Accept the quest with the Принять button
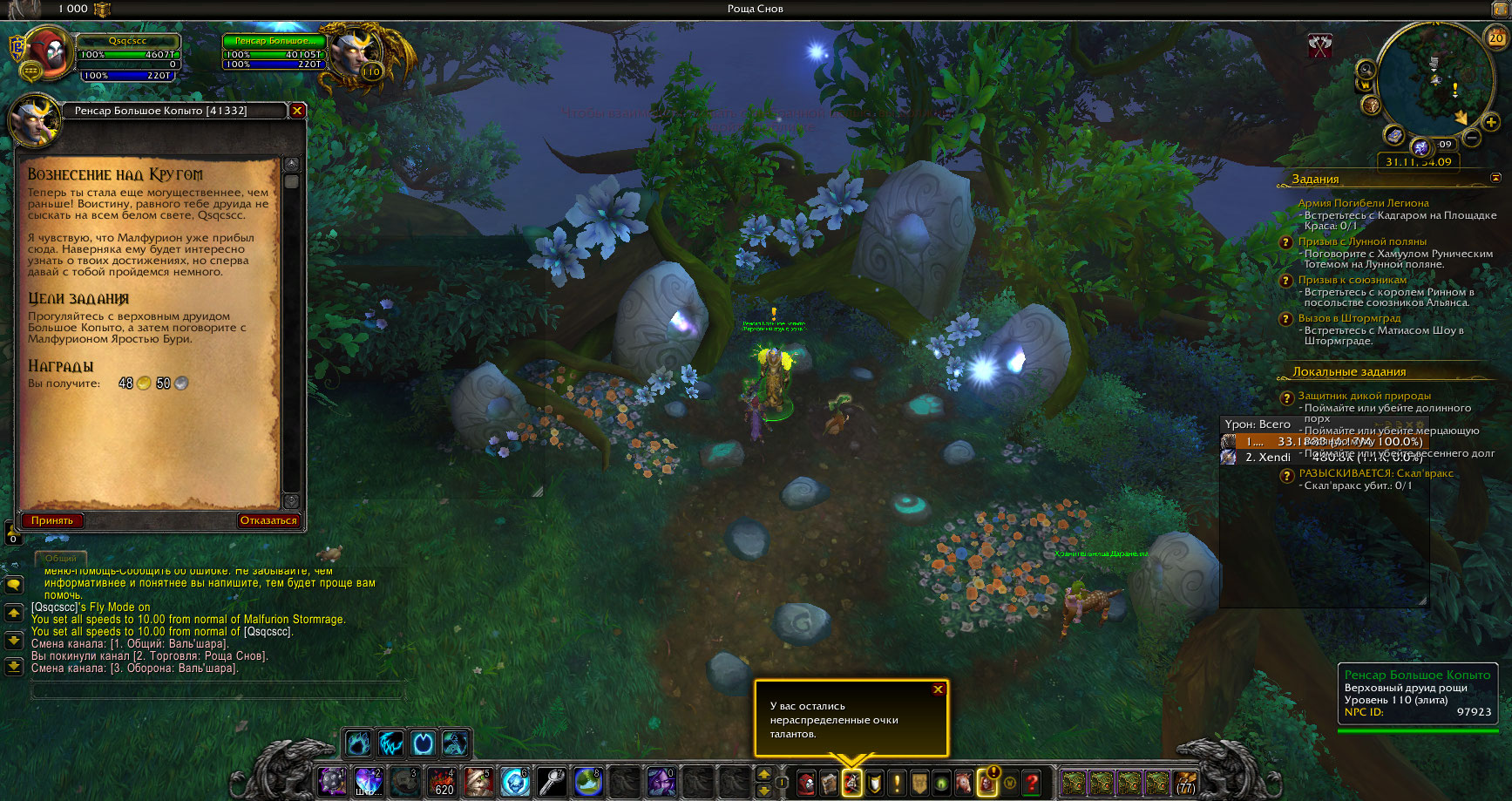 pos(52,520)
